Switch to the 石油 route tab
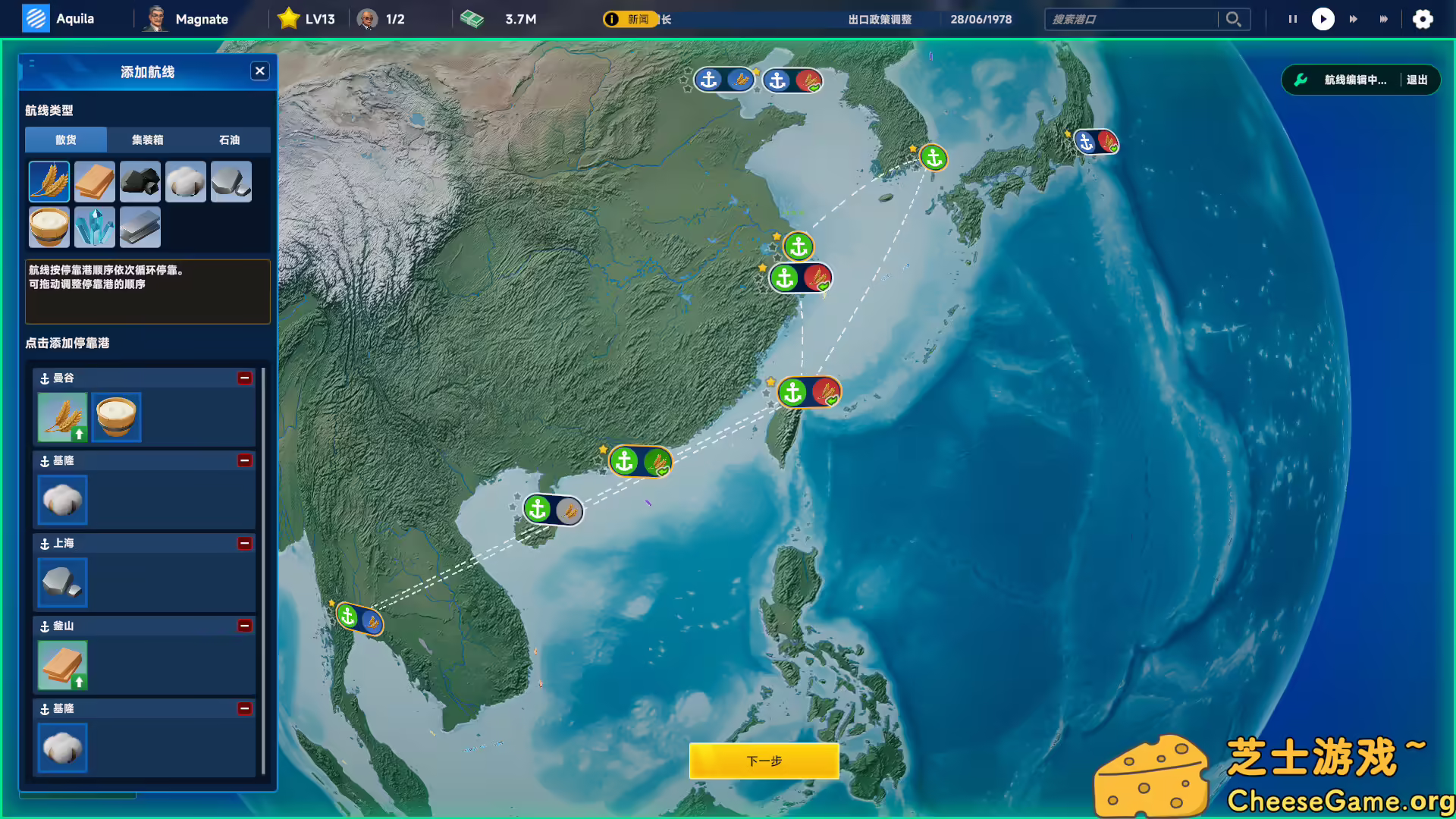 (230, 140)
